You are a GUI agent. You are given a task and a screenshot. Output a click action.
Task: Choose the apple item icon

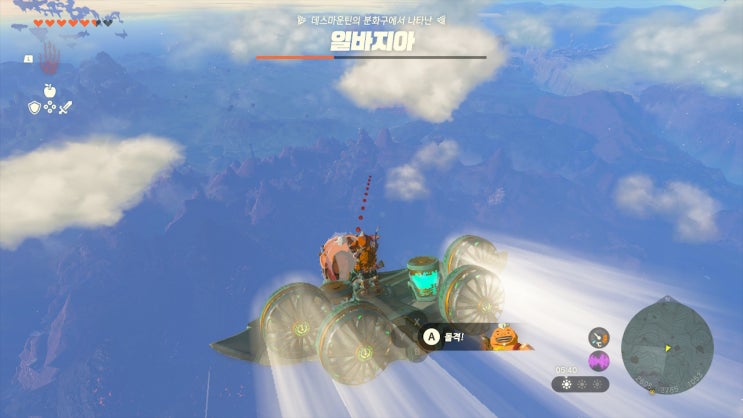pos(49,91)
